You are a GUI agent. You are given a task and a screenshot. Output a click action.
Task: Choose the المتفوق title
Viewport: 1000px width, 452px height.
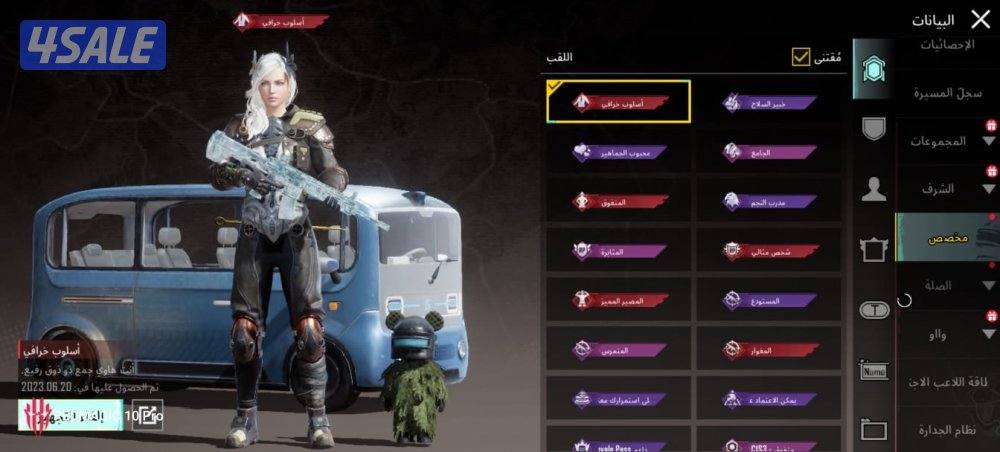click(x=619, y=201)
